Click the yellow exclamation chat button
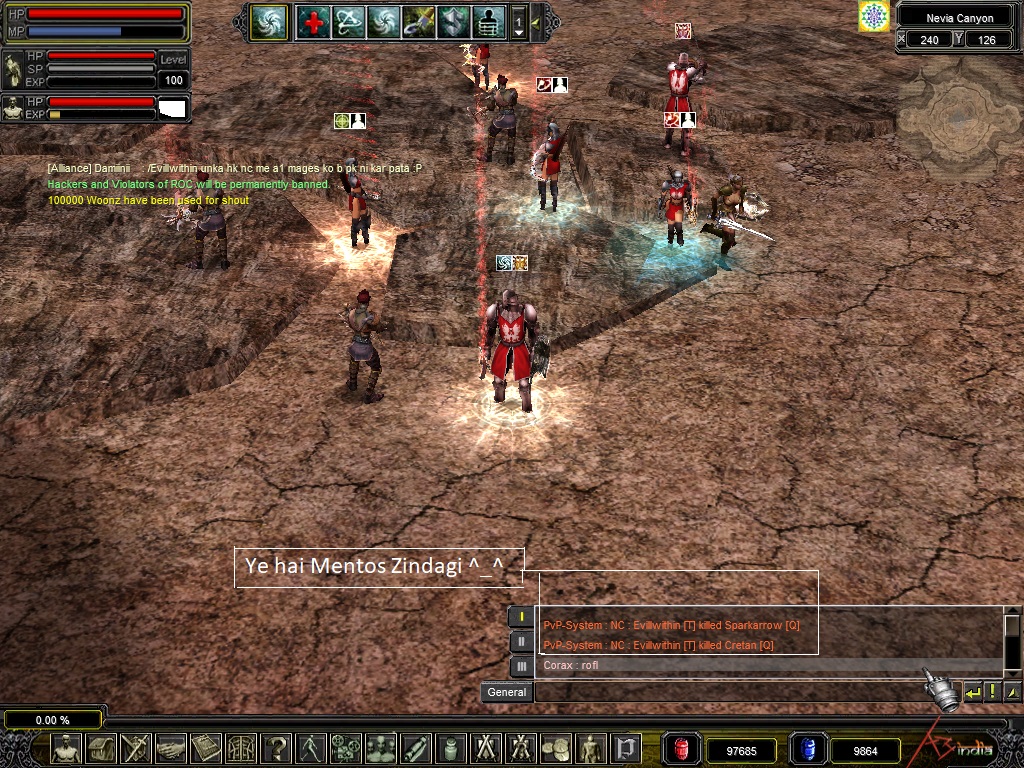 (992, 692)
